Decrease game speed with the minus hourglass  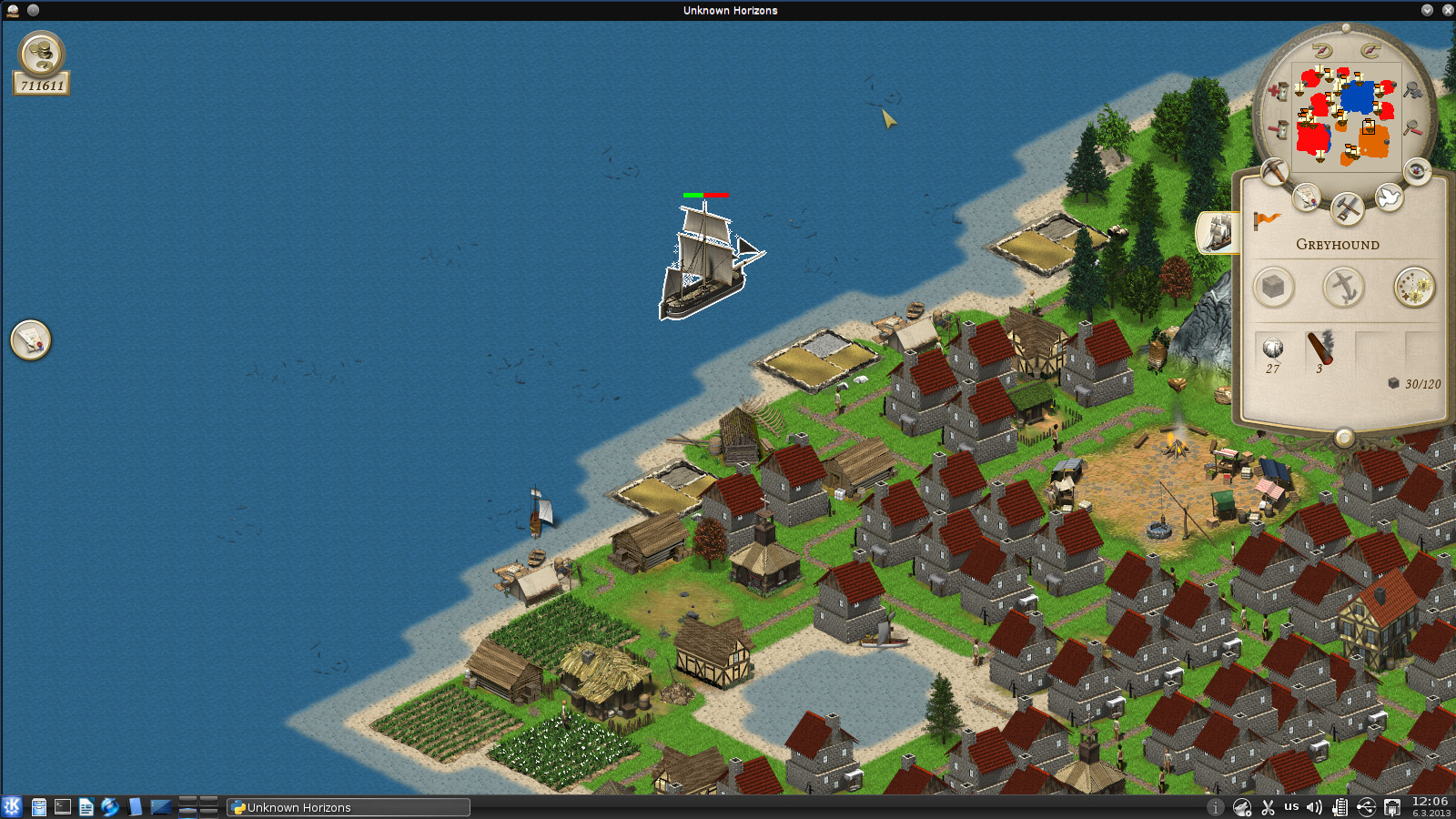pos(1279,129)
